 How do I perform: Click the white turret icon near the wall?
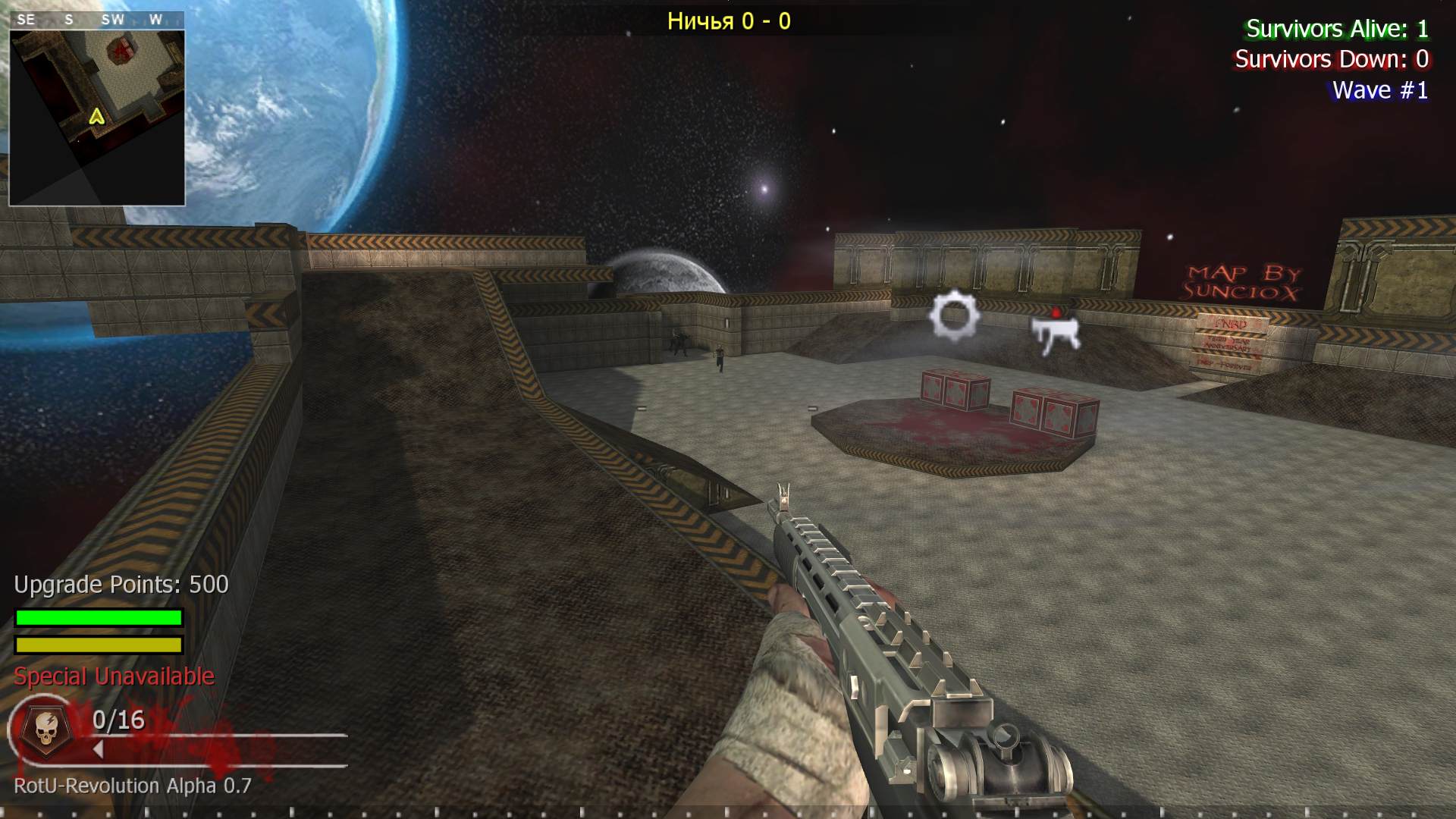1056,334
